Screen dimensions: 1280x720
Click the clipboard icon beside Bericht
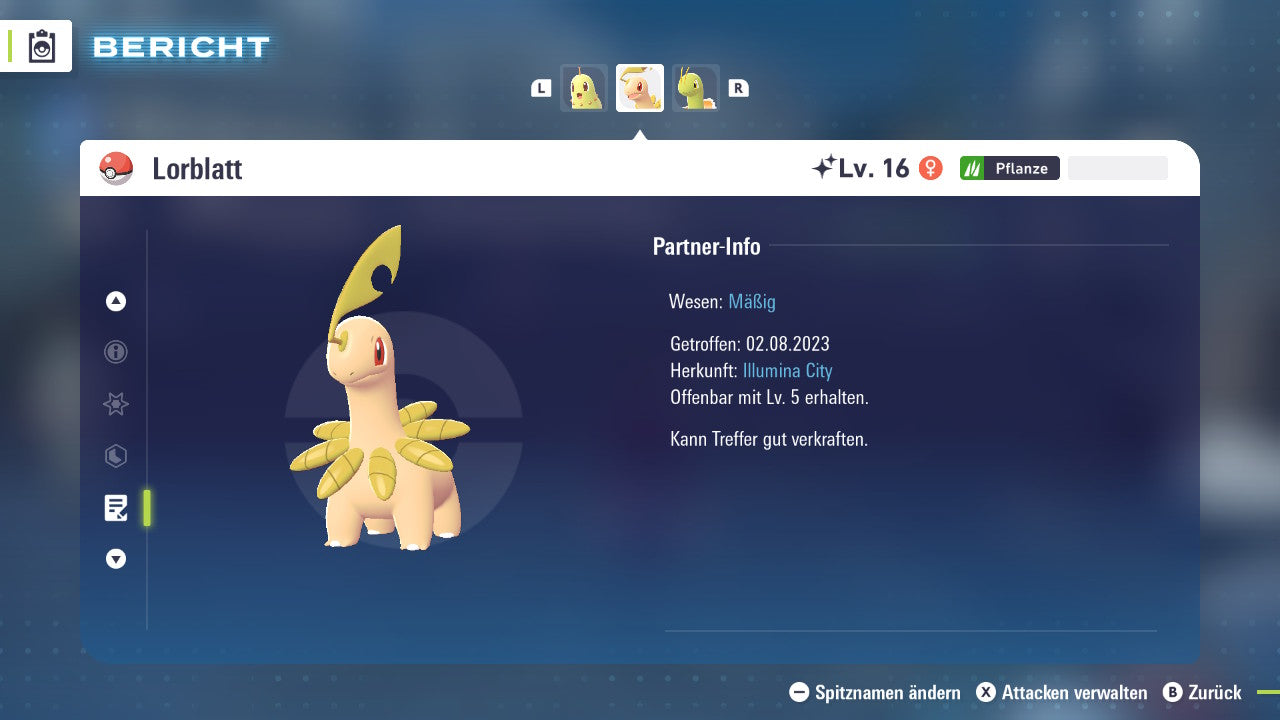point(40,45)
